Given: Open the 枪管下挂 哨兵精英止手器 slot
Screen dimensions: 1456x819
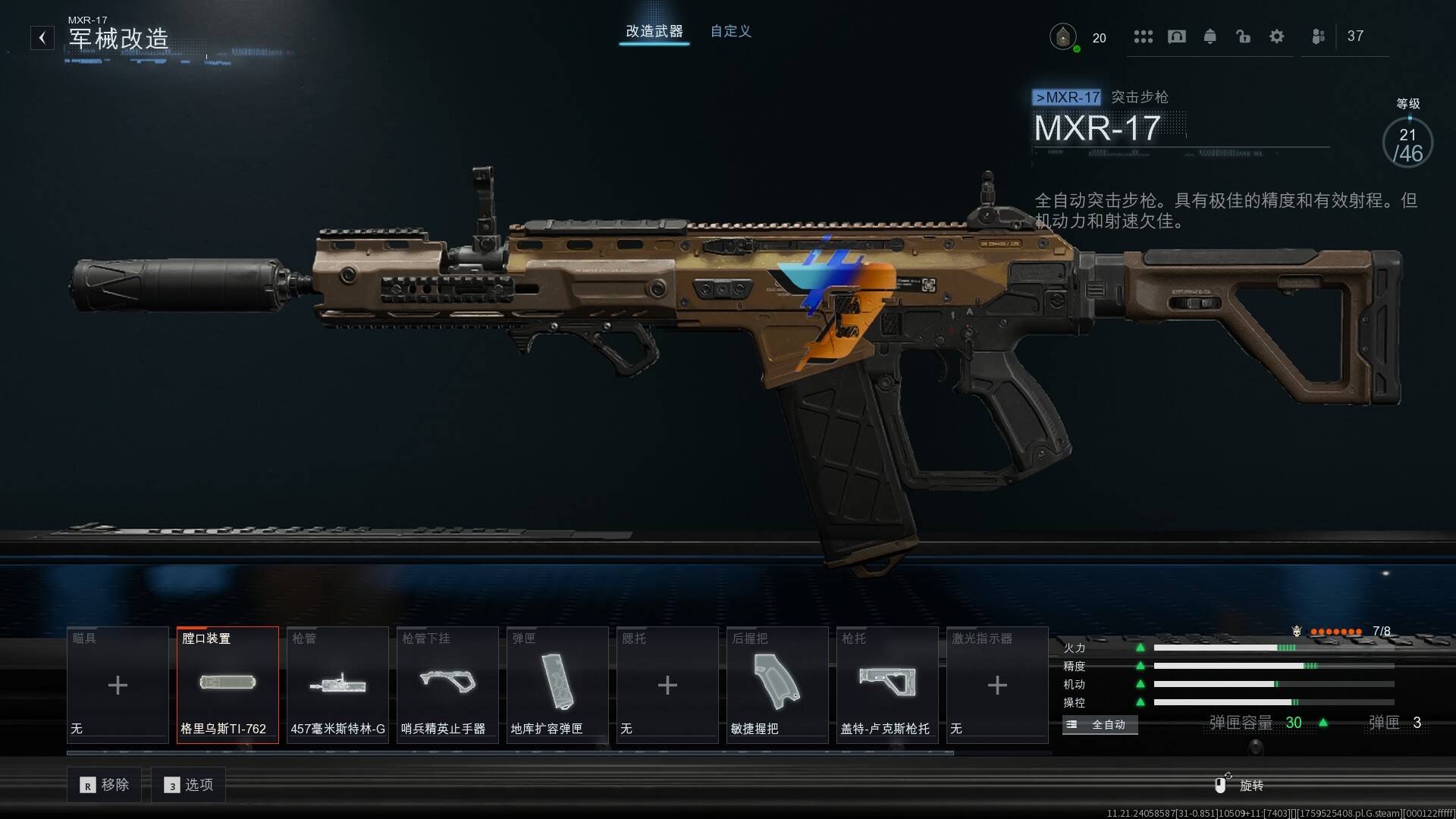Looking at the screenshot, I should coord(447,685).
